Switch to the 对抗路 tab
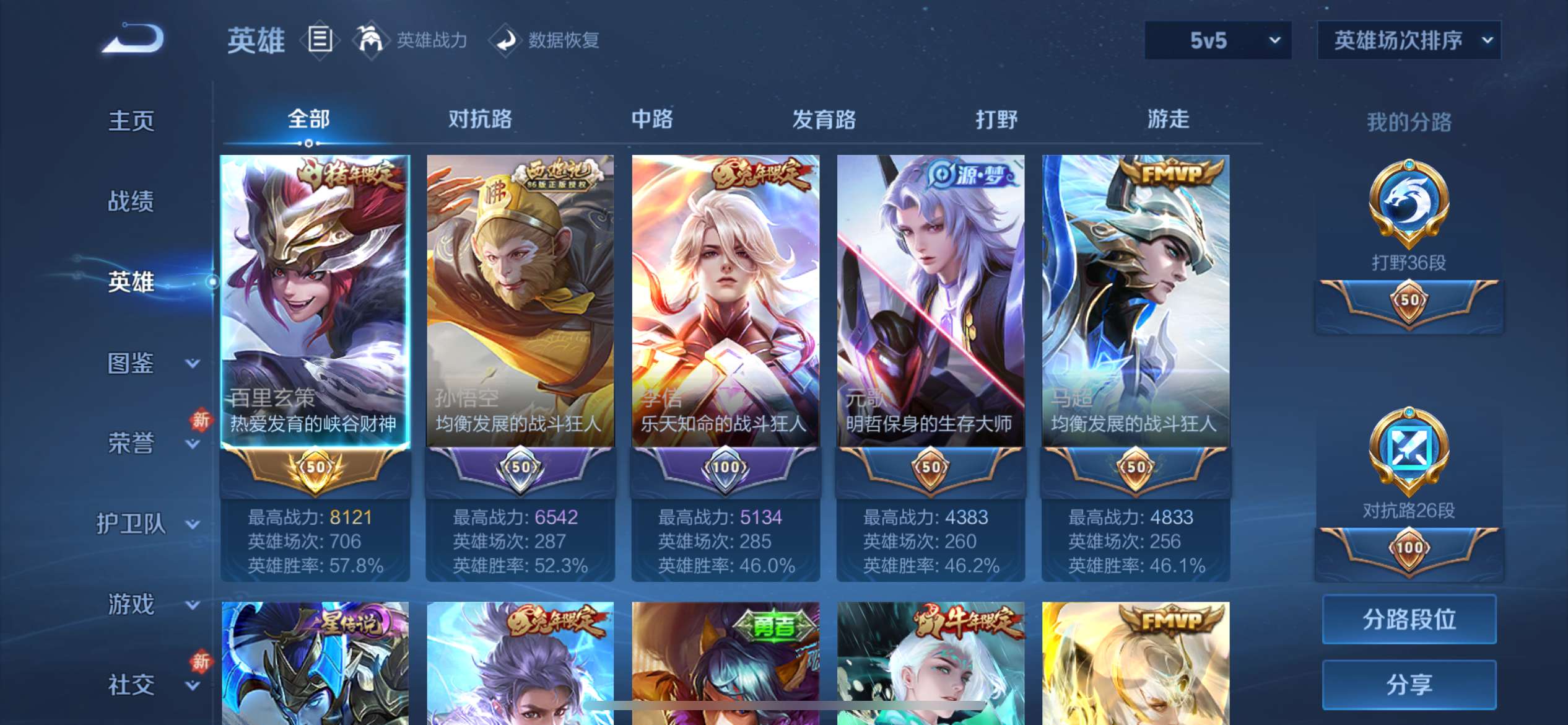This screenshot has width=1568, height=725. click(480, 120)
